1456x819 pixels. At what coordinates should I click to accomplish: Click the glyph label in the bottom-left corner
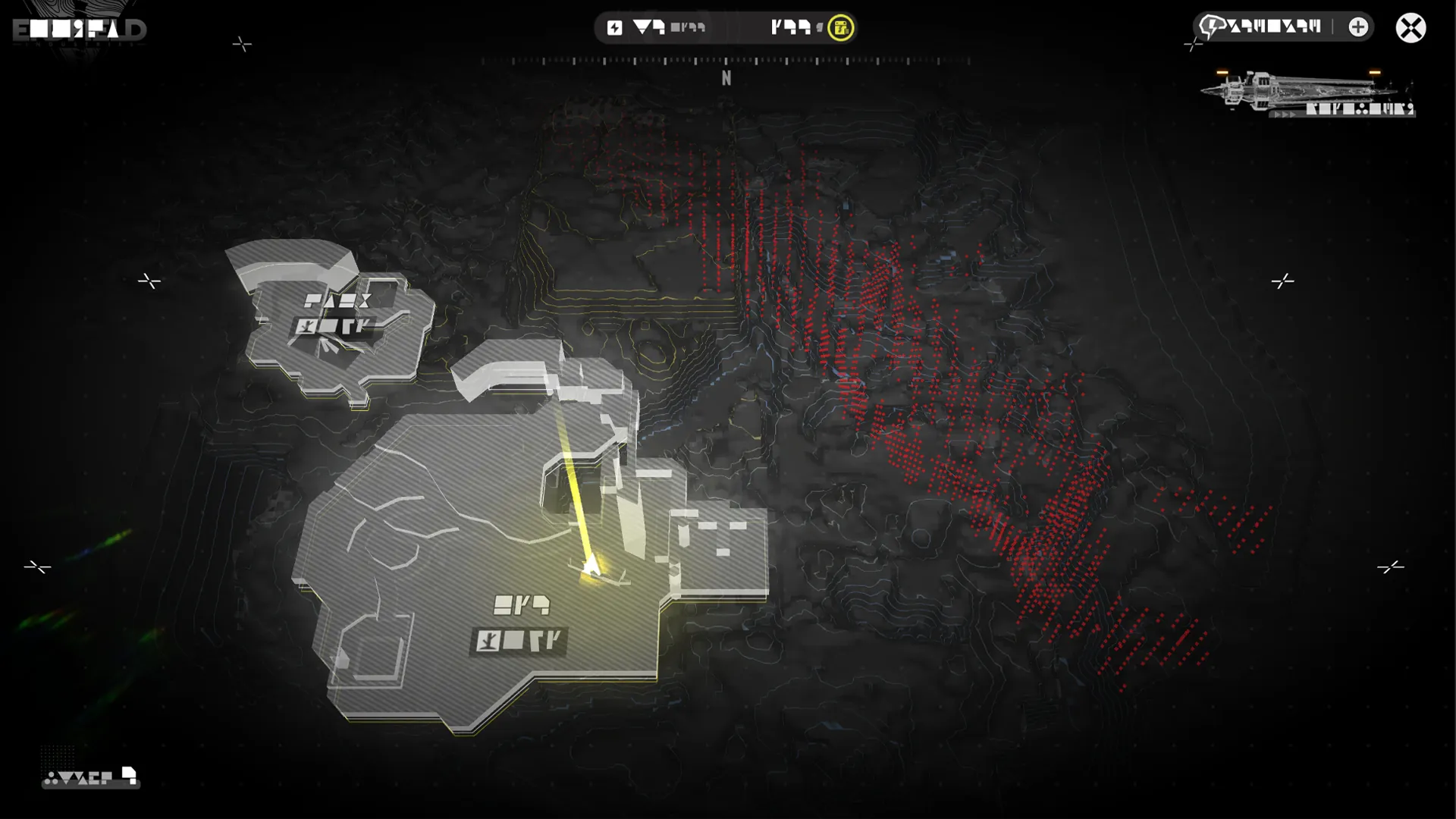90,777
